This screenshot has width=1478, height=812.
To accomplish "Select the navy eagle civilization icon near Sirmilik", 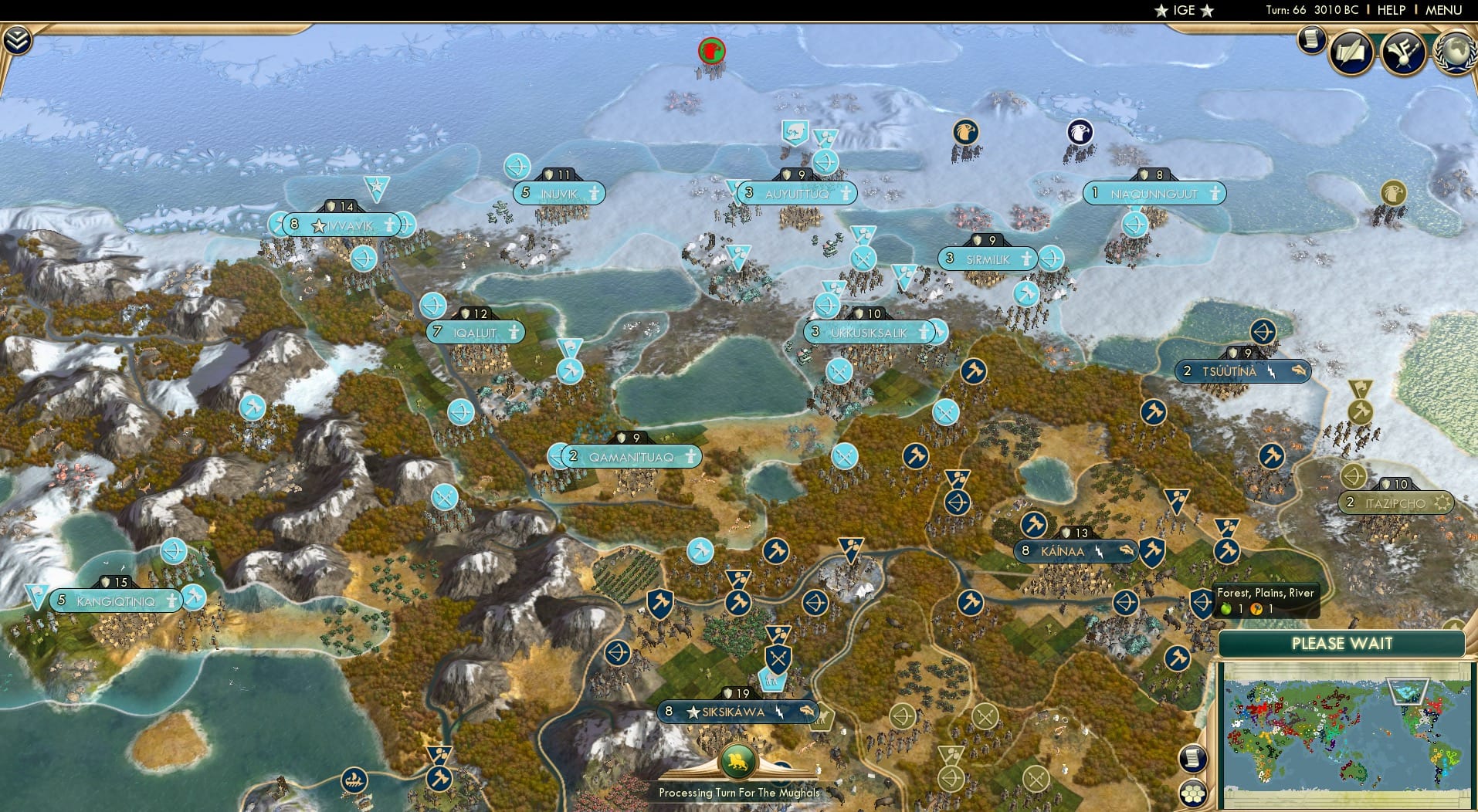I will (1078, 132).
